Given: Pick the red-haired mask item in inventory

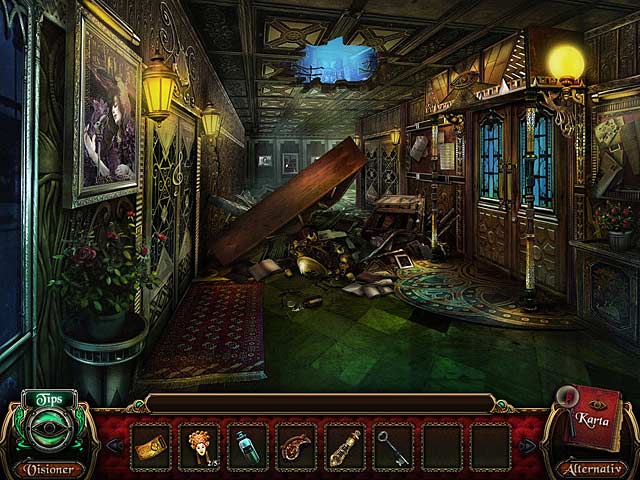Looking at the screenshot, I should pos(197,446).
